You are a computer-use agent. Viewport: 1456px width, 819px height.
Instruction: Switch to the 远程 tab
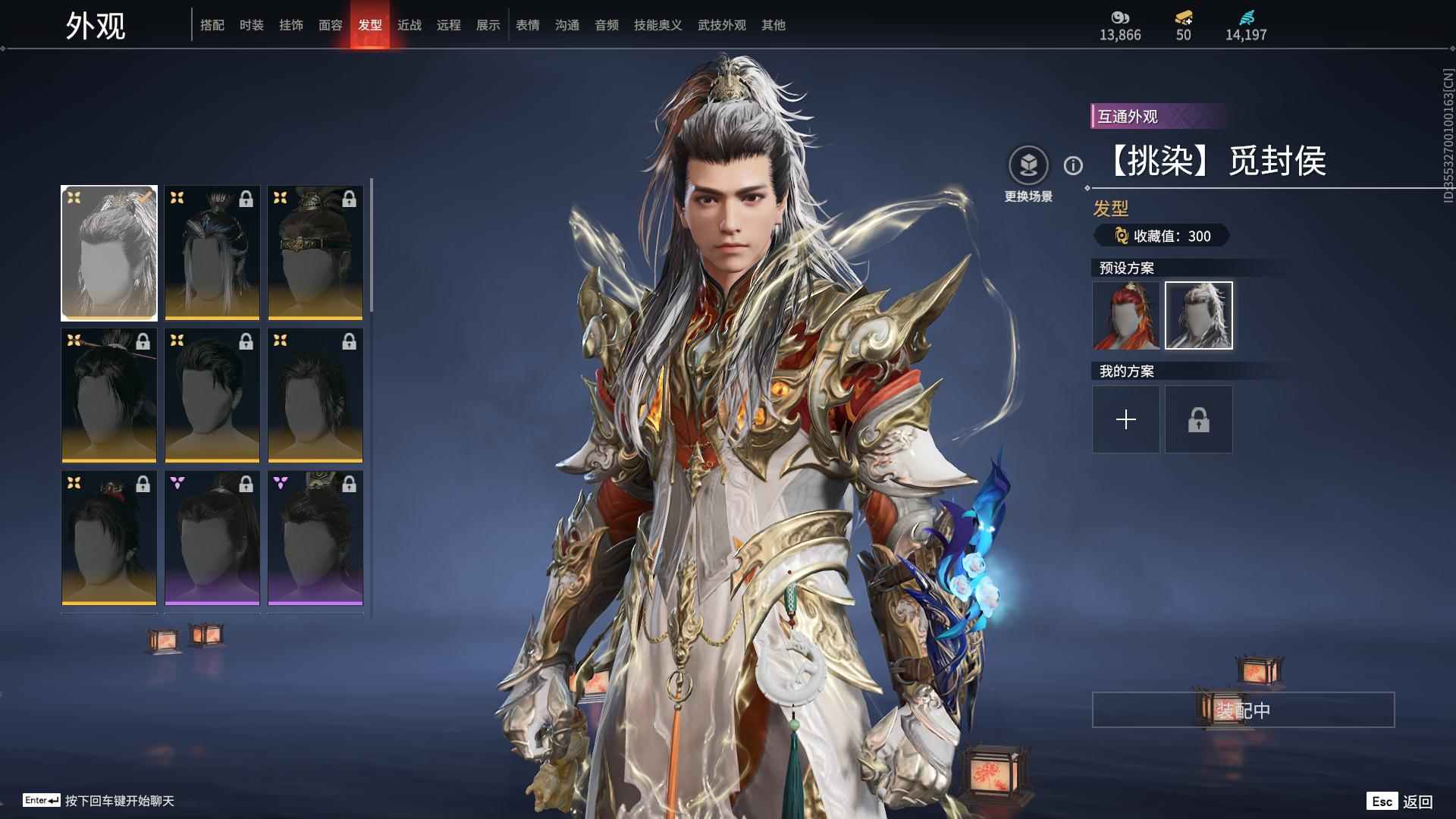[x=449, y=25]
